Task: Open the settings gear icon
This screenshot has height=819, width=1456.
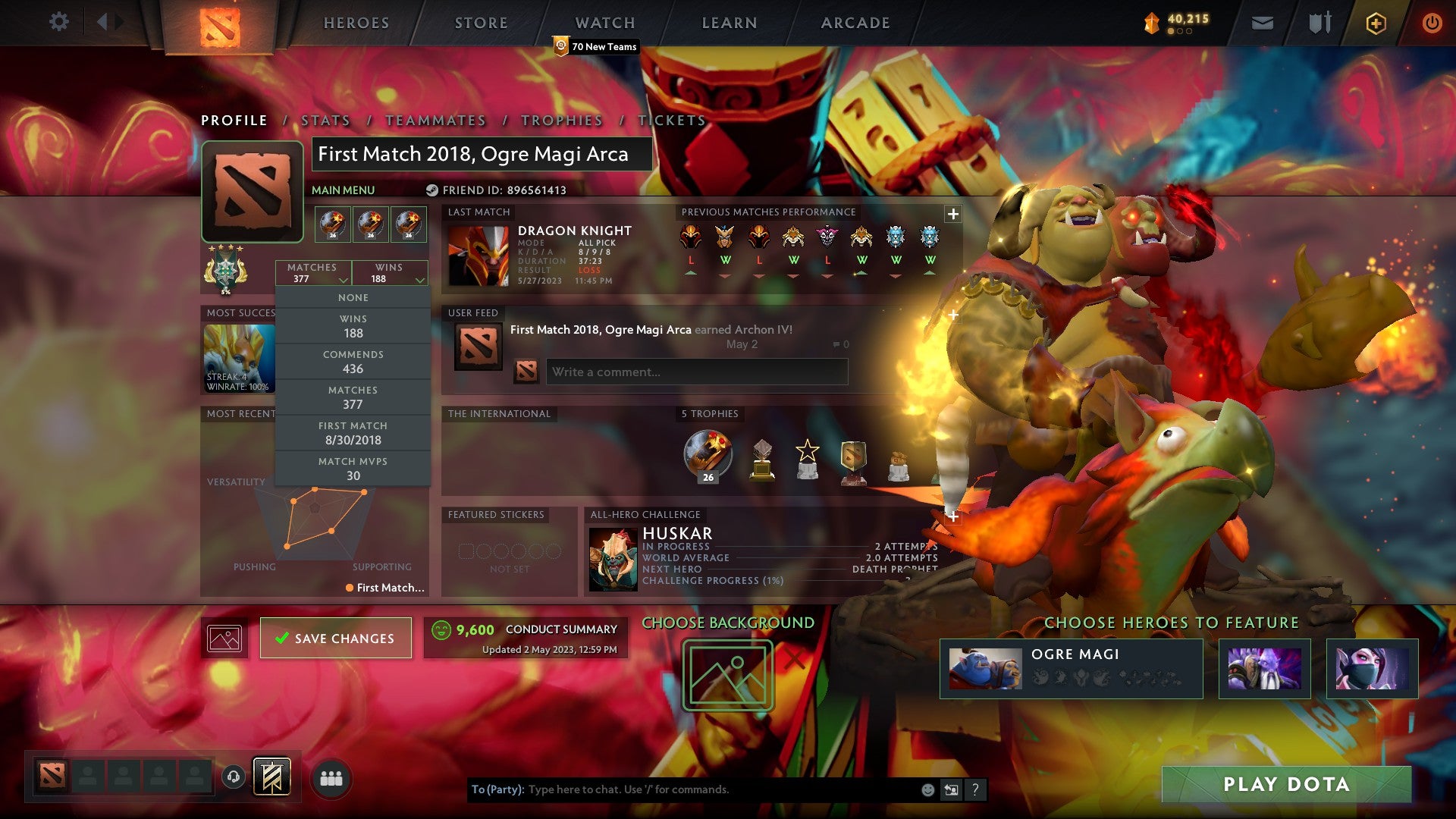Action: 59,22
